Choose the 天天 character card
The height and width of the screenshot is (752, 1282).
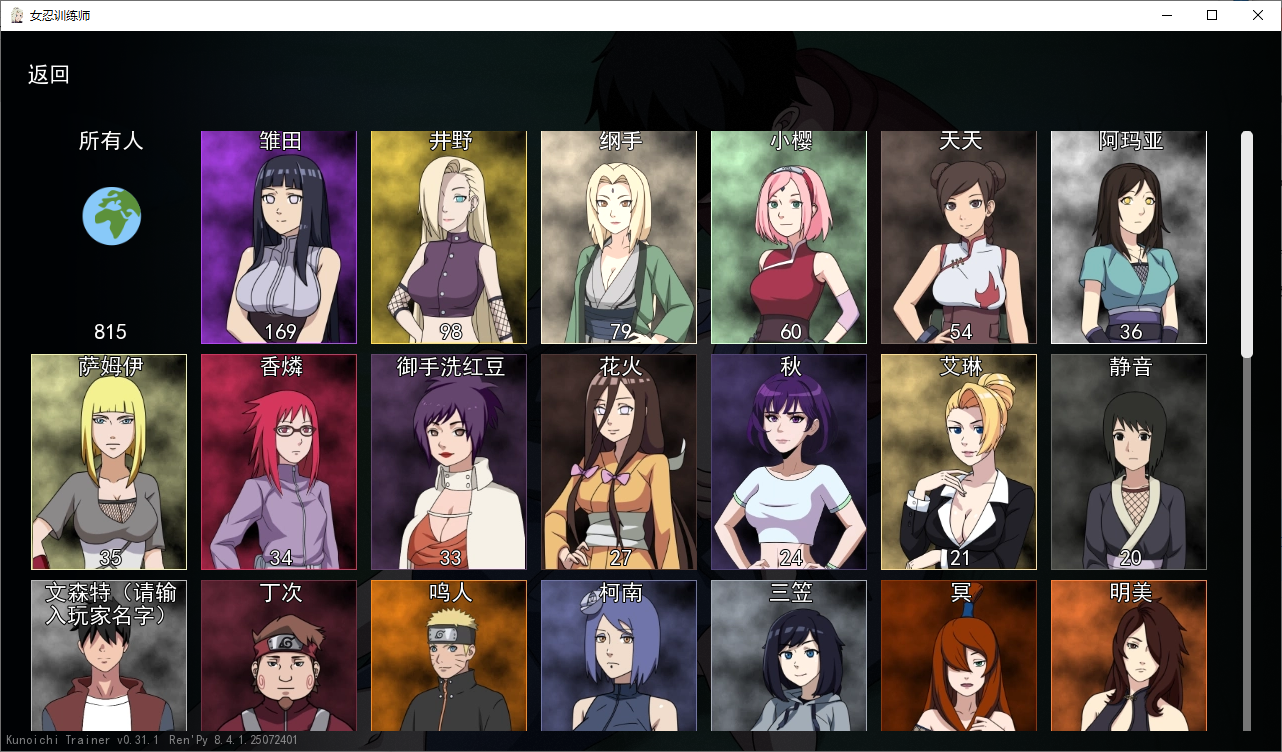959,237
